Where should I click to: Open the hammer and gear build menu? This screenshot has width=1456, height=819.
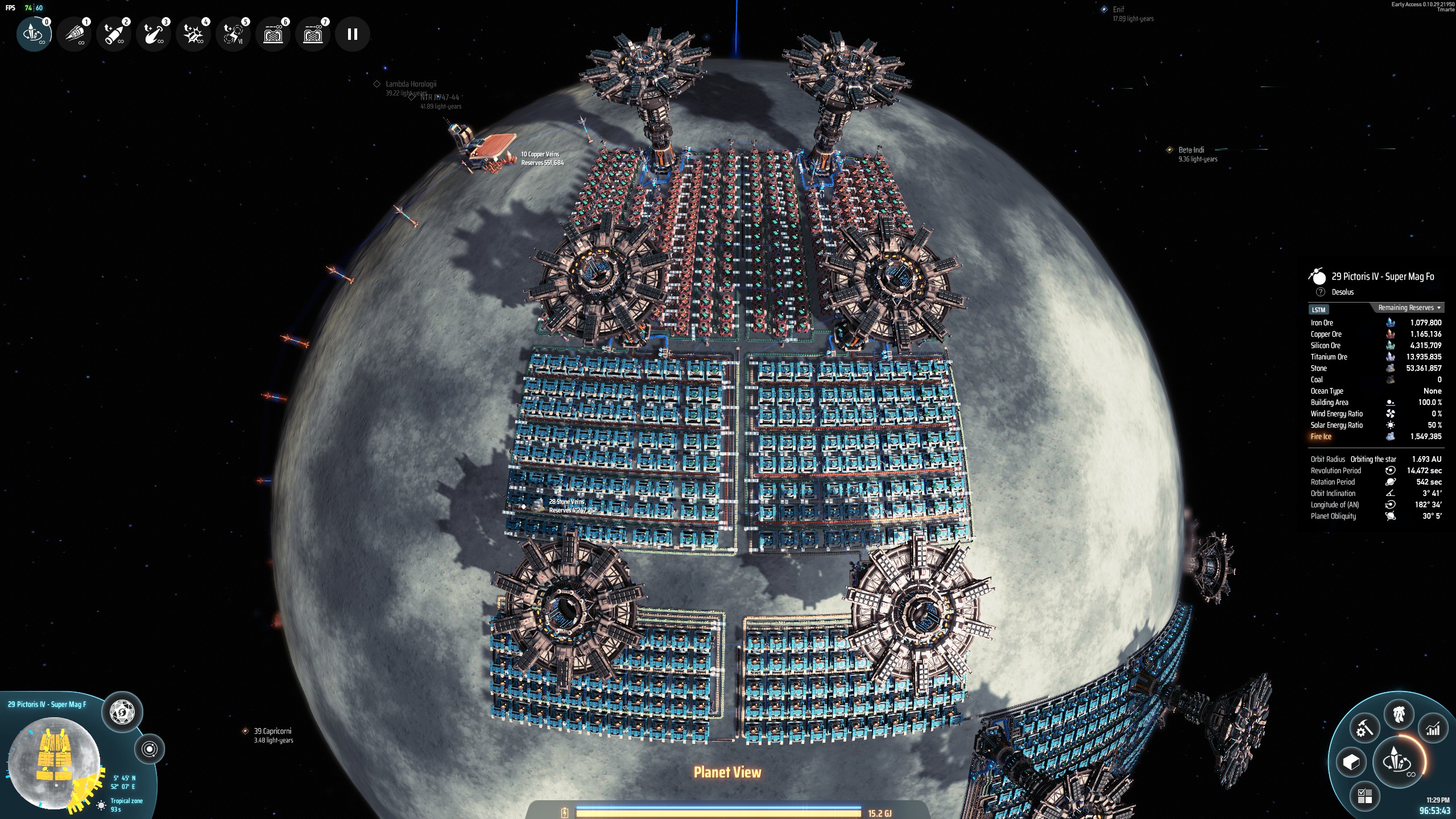point(1364,729)
